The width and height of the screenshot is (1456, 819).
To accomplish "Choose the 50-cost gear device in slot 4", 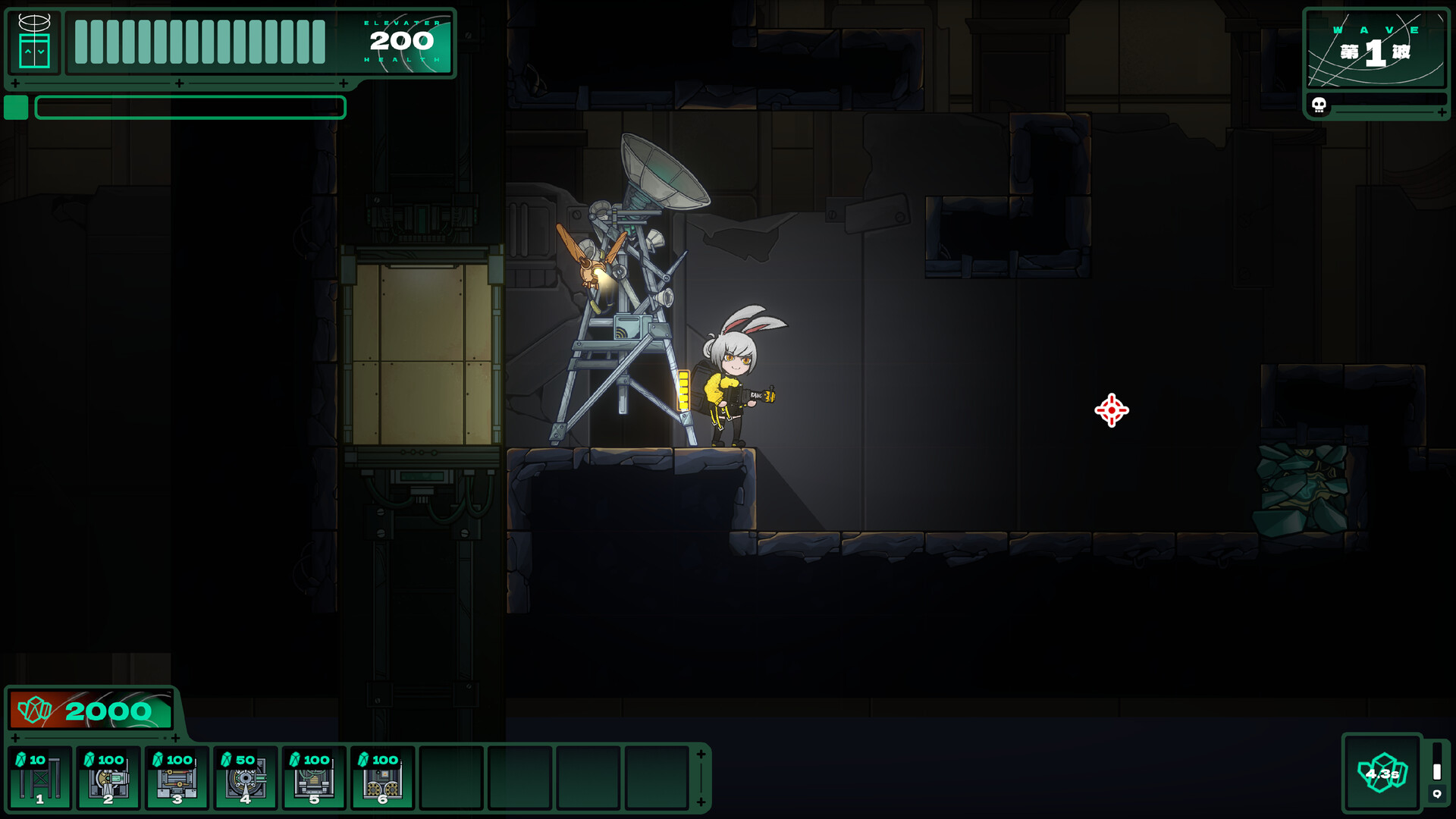I will point(245,778).
